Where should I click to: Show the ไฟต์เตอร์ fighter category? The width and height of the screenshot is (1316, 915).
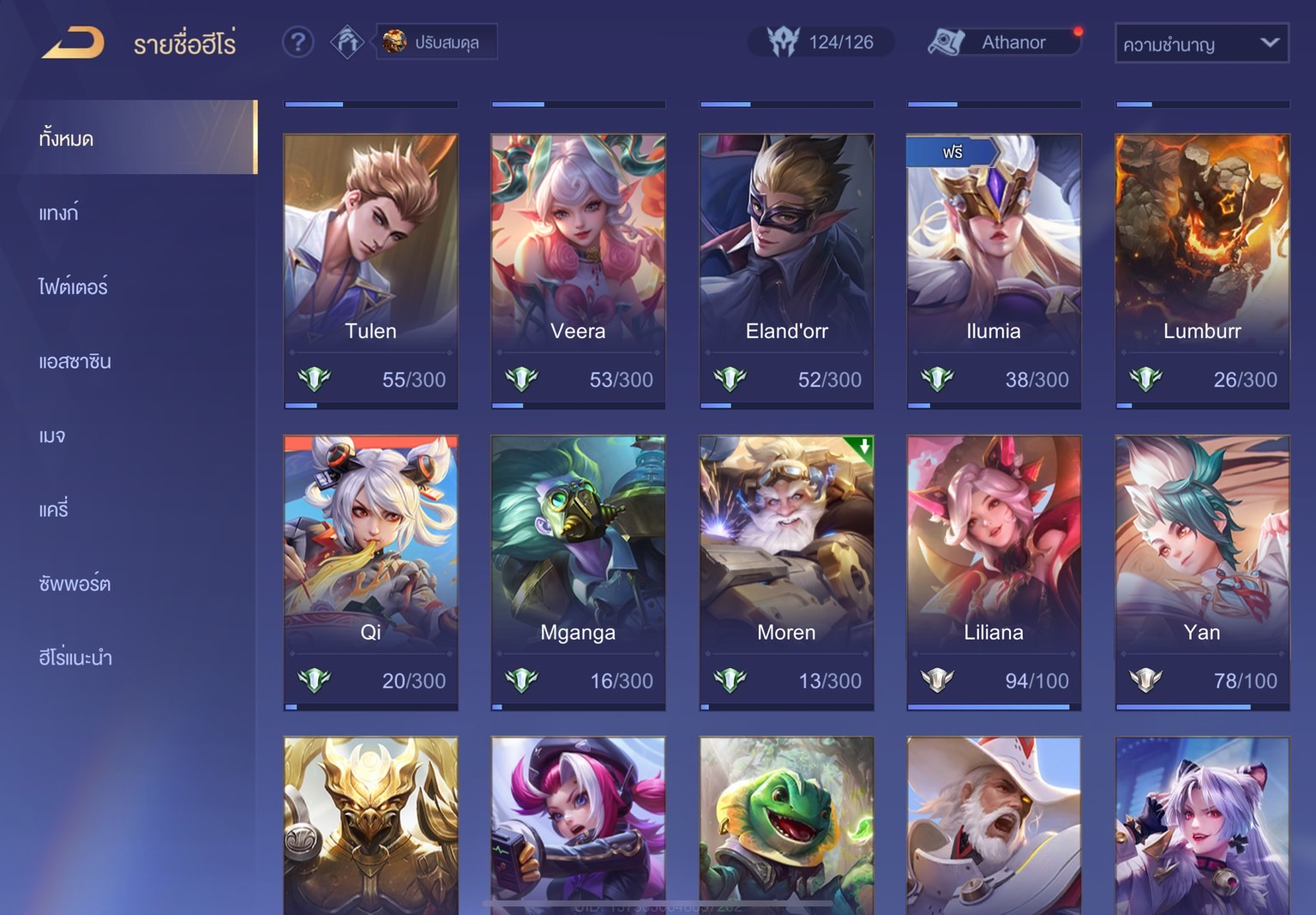(x=73, y=286)
